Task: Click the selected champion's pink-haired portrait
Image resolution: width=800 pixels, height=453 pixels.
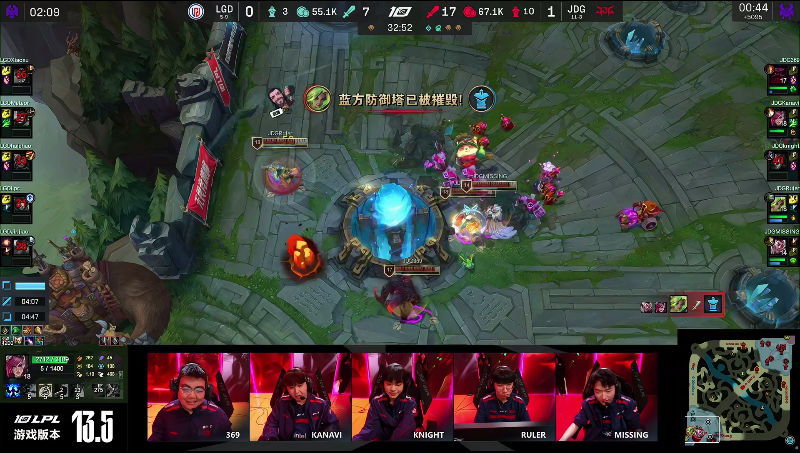Action: coord(18,365)
